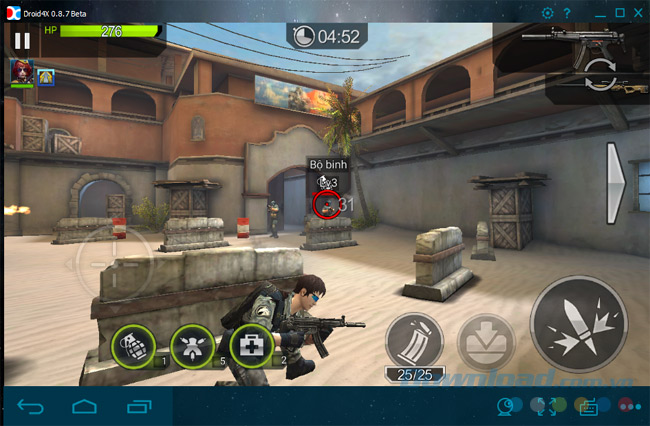Swap weapons with the rotate arrows icon

[x=600, y=71]
